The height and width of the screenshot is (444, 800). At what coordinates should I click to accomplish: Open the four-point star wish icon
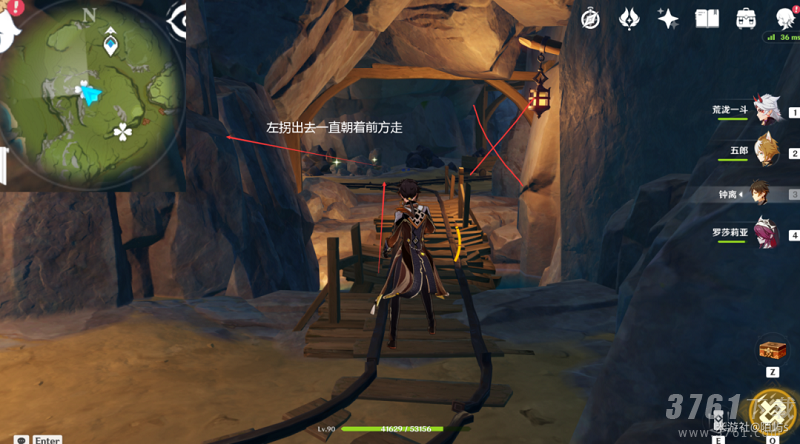coord(668,18)
